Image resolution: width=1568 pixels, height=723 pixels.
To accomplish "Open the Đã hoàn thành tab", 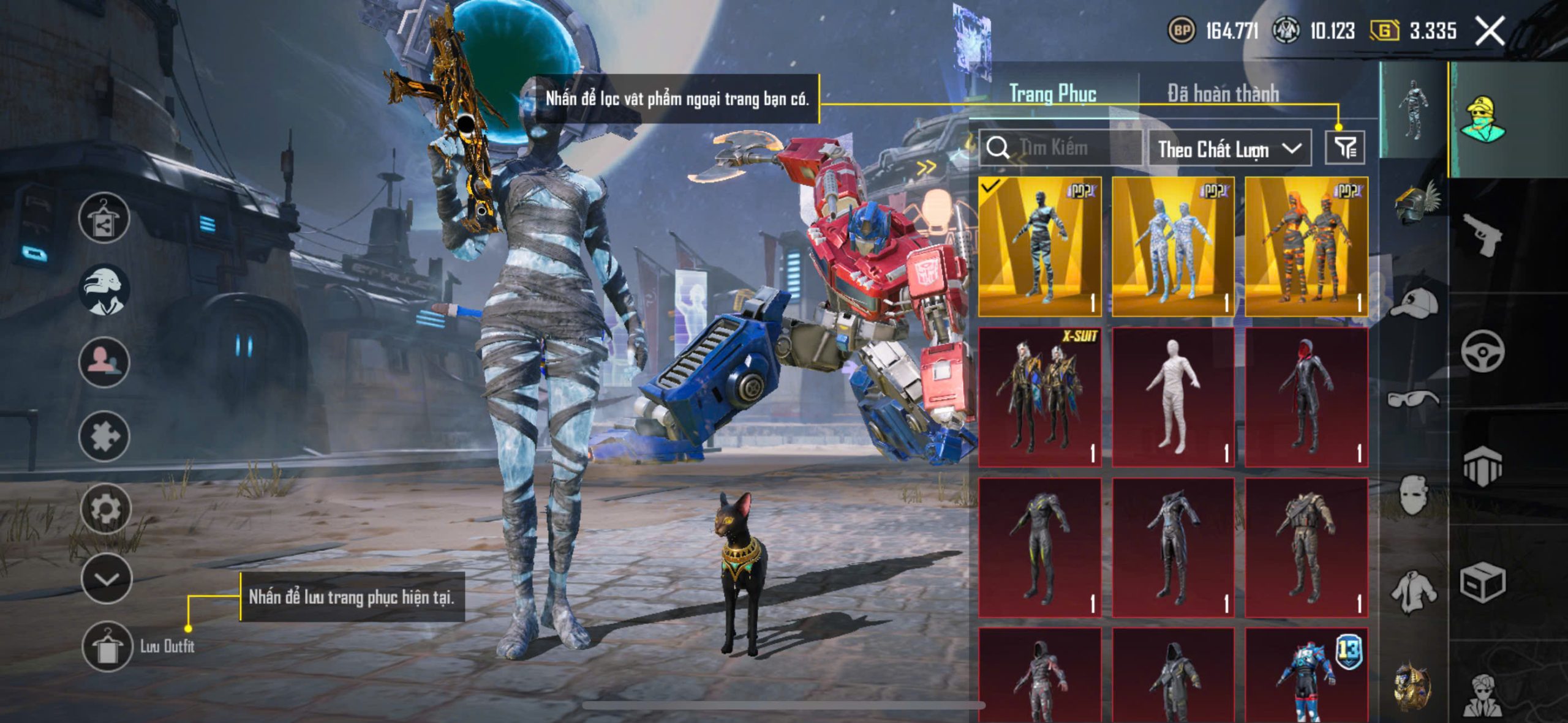I will pos(1223,94).
